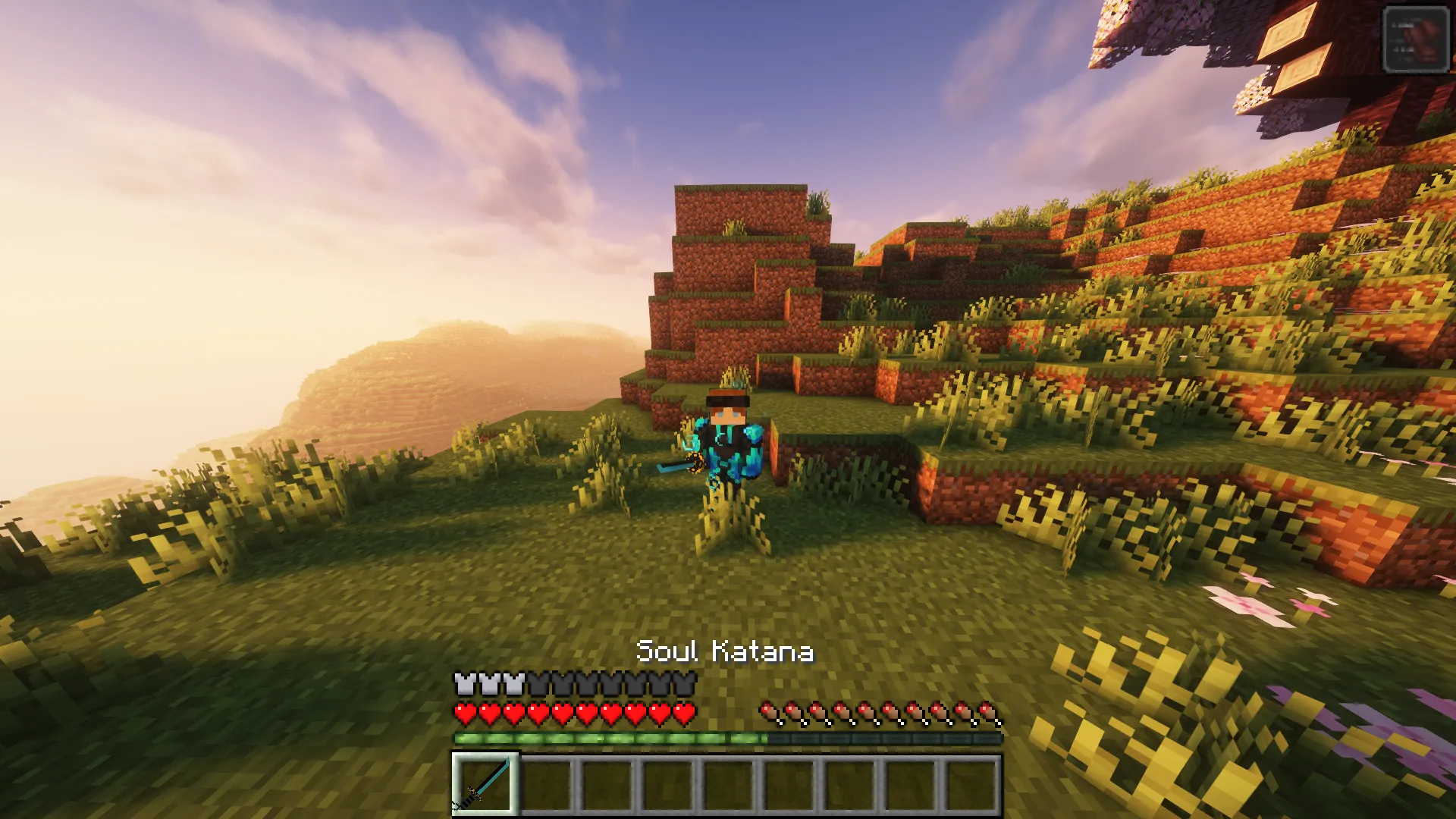Screen dimensions: 1456x819
Task: Select the Soul Katana in the first hotbar slot
Action: [485, 785]
